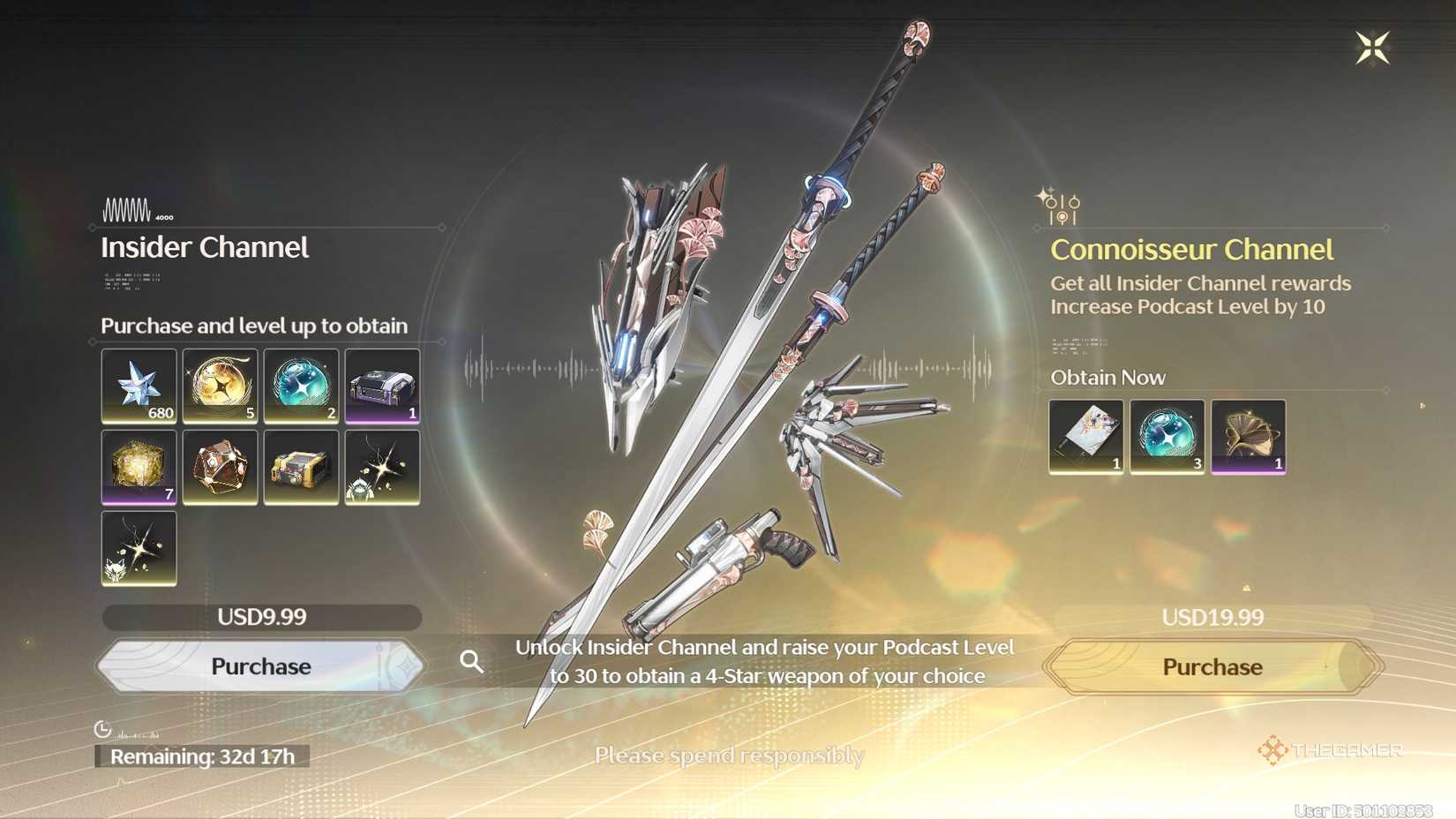Screen dimensions: 1456x819
Task: Select the bronze polyhedron tuner reward
Action: click(x=220, y=467)
